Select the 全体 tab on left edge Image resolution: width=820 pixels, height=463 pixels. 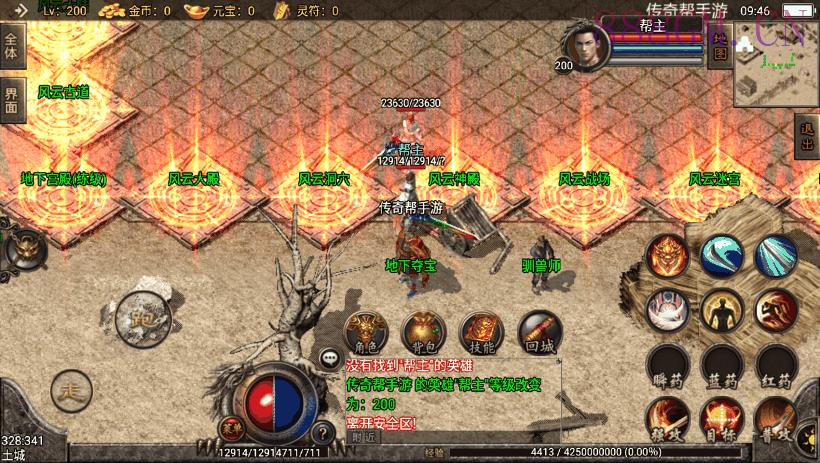pyautogui.click(x=11, y=47)
